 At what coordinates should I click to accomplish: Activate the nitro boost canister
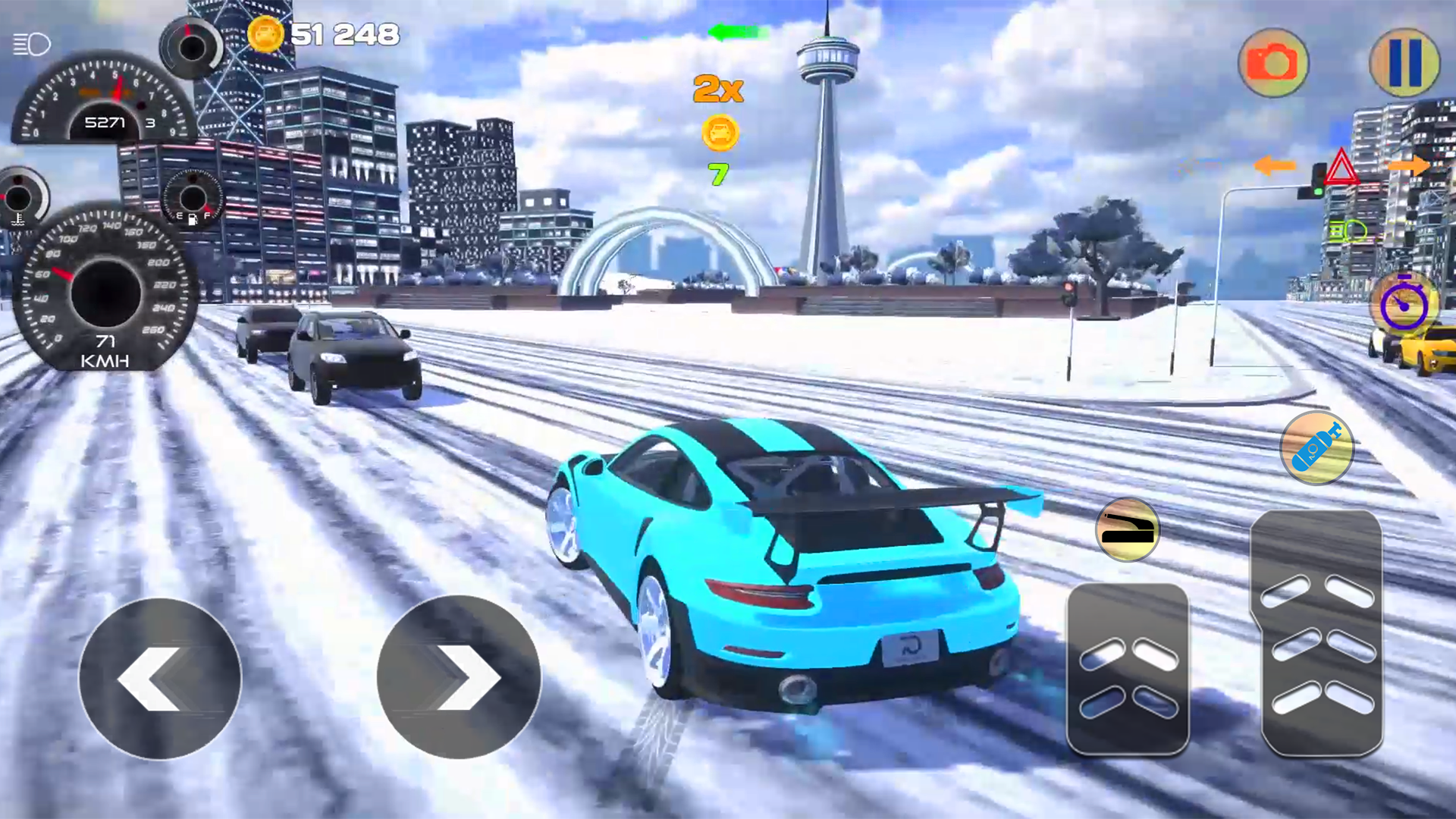(1317, 447)
